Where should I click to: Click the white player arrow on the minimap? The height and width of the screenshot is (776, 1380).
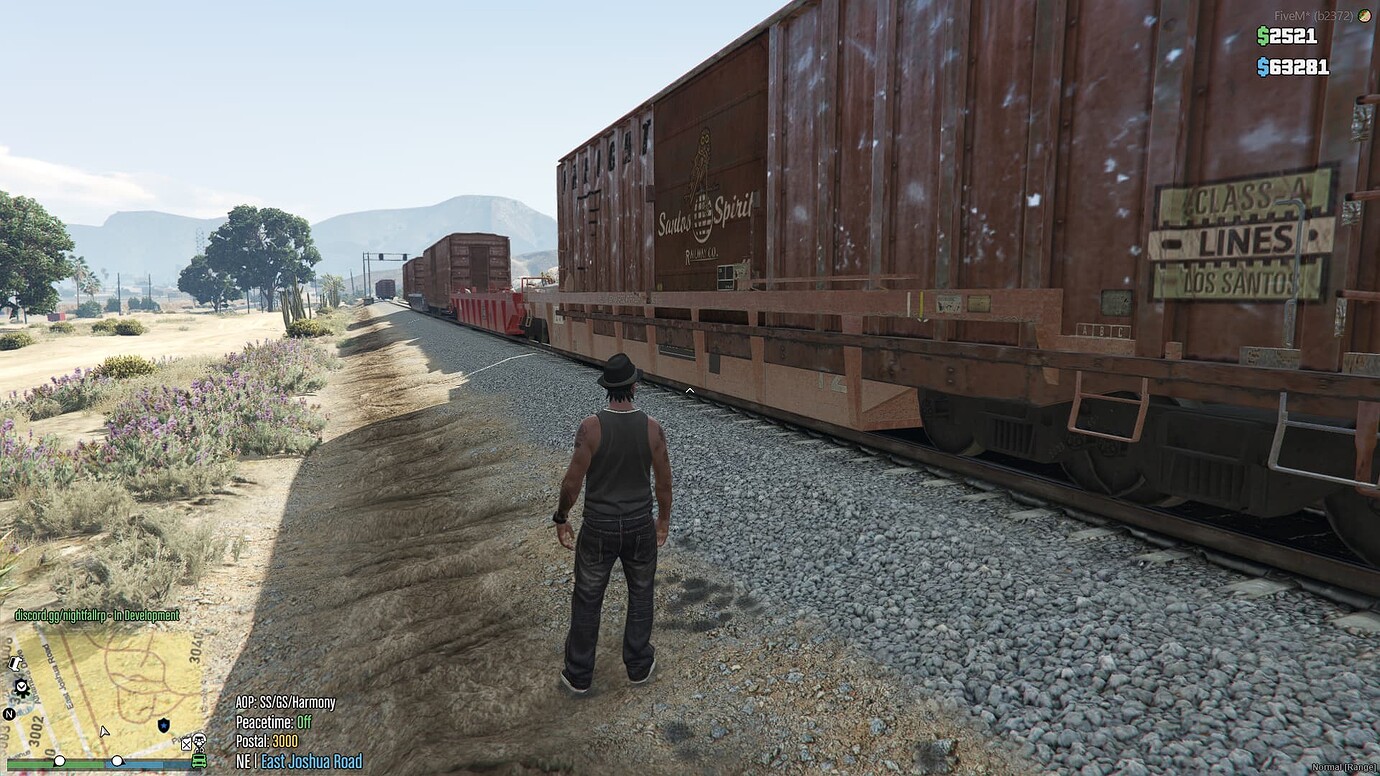coord(104,732)
